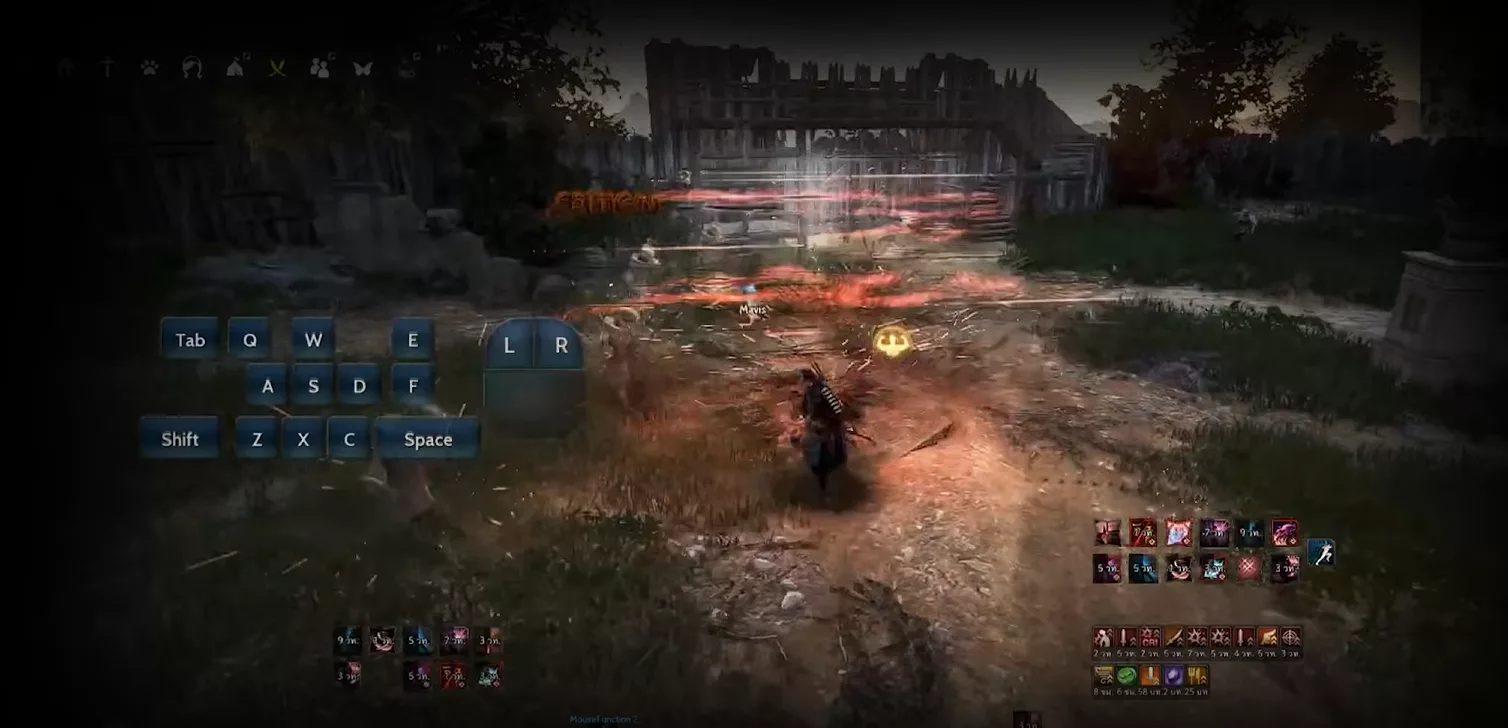Select the blue sprint skill icon
Viewport: 1508px width, 728px height.
click(1320, 552)
